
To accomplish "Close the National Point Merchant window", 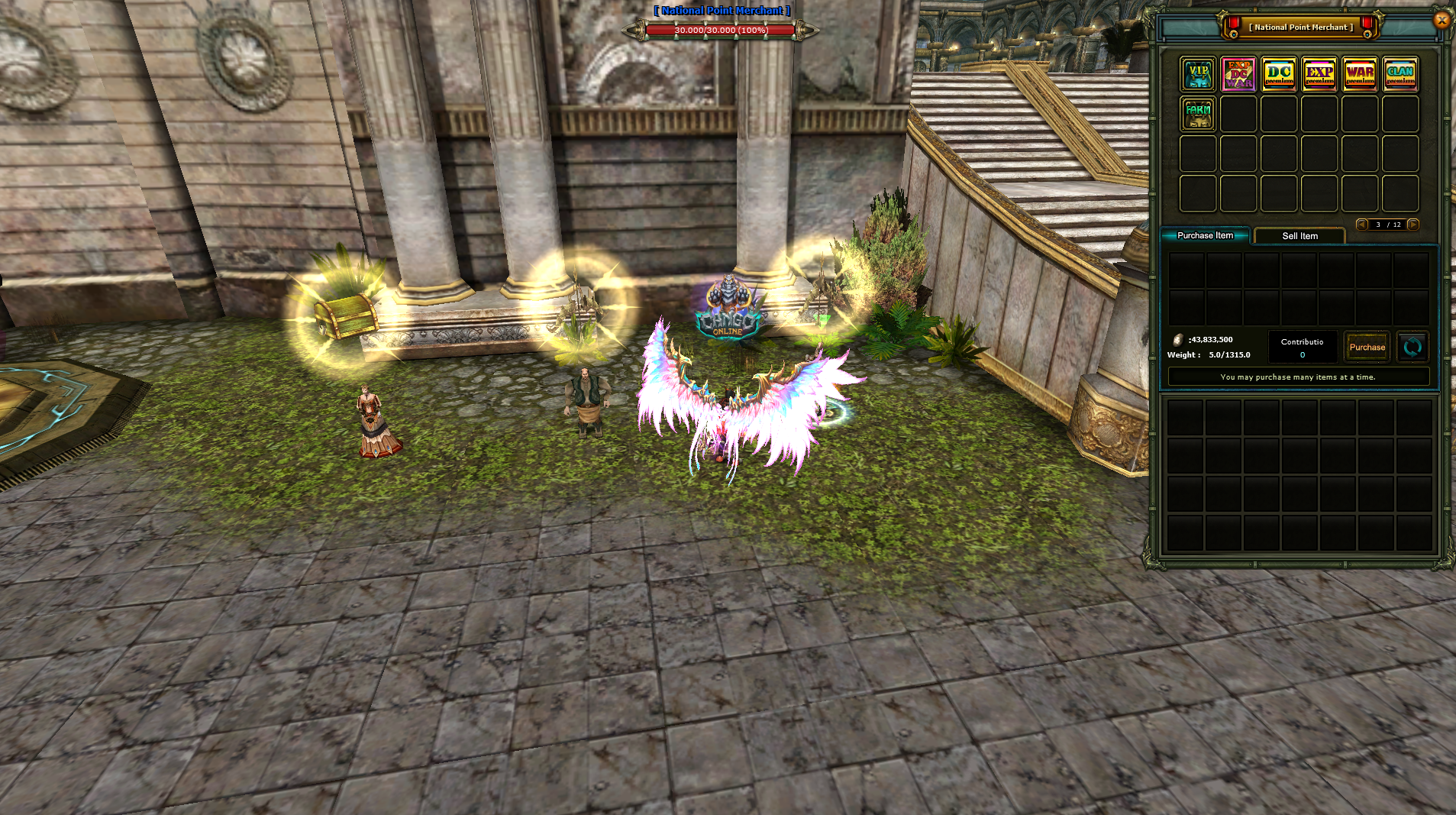I will pos(1441,20).
